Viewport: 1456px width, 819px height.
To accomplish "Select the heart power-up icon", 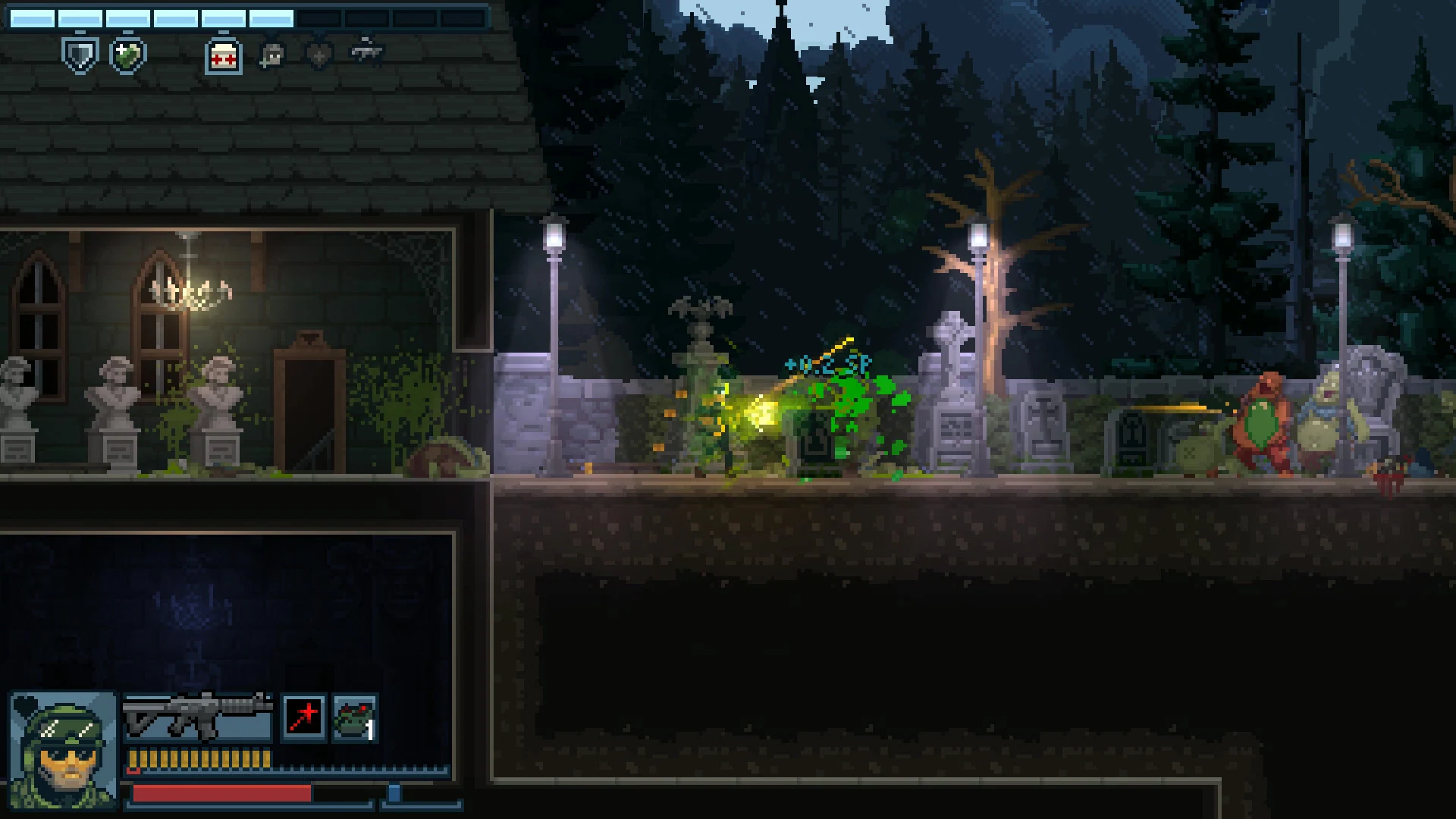I will pyautogui.click(x=318, y=55).
